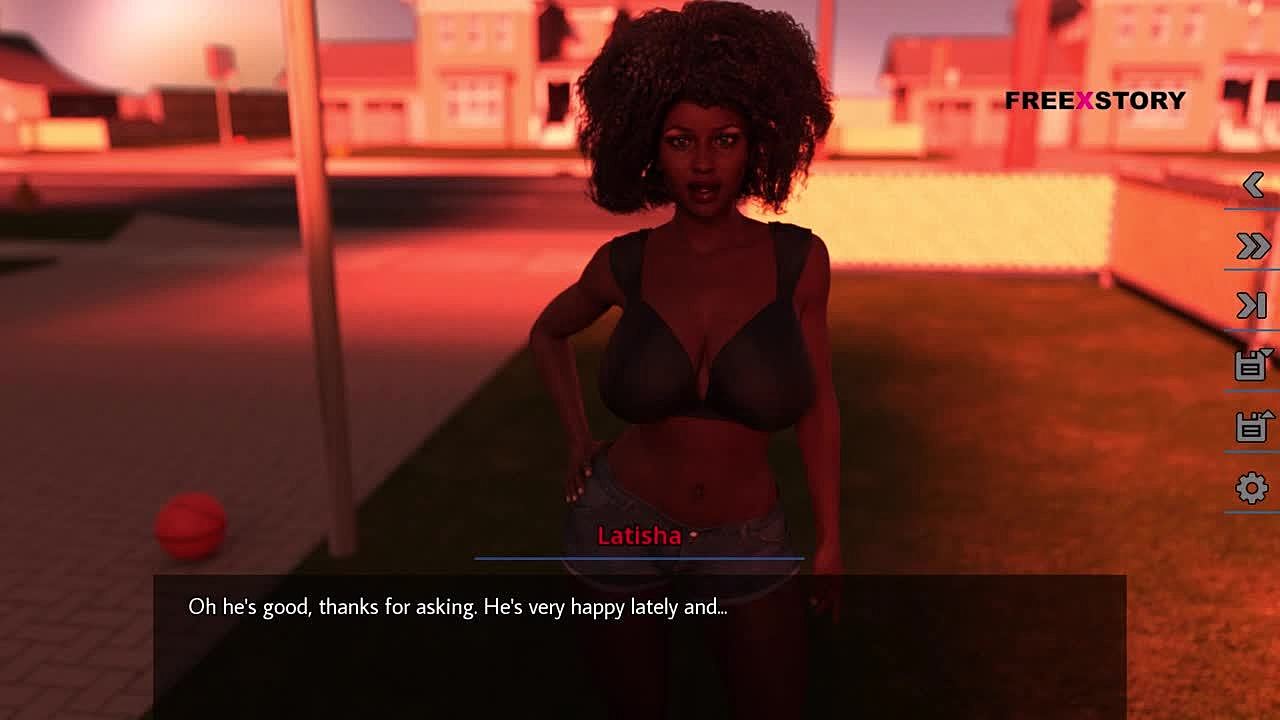This screenshot has width=1280, height=720.
Task: Go back with the left chevron icon
Action: (1253, 184)
